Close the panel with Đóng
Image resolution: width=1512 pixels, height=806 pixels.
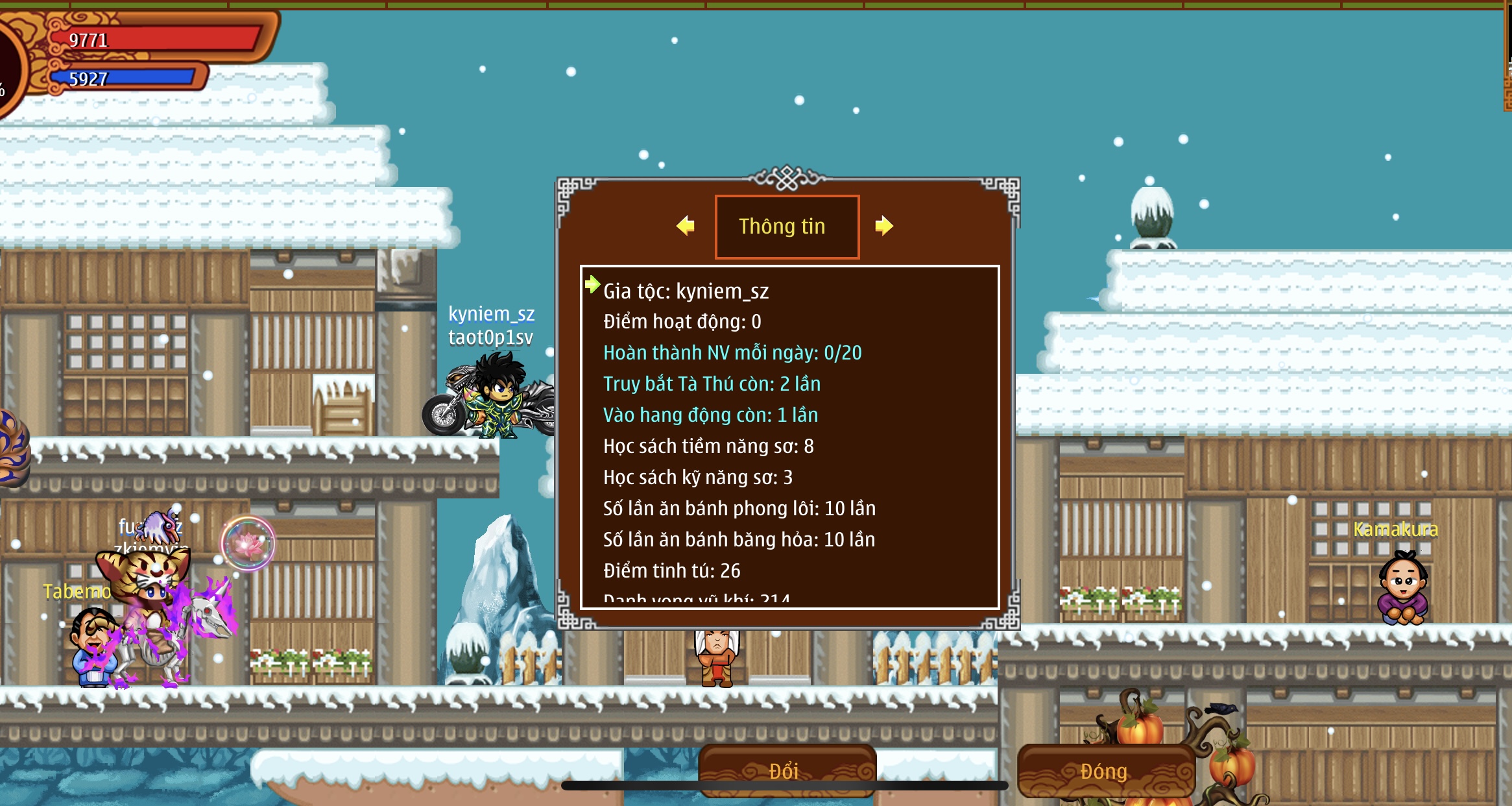click(1105, 770)
